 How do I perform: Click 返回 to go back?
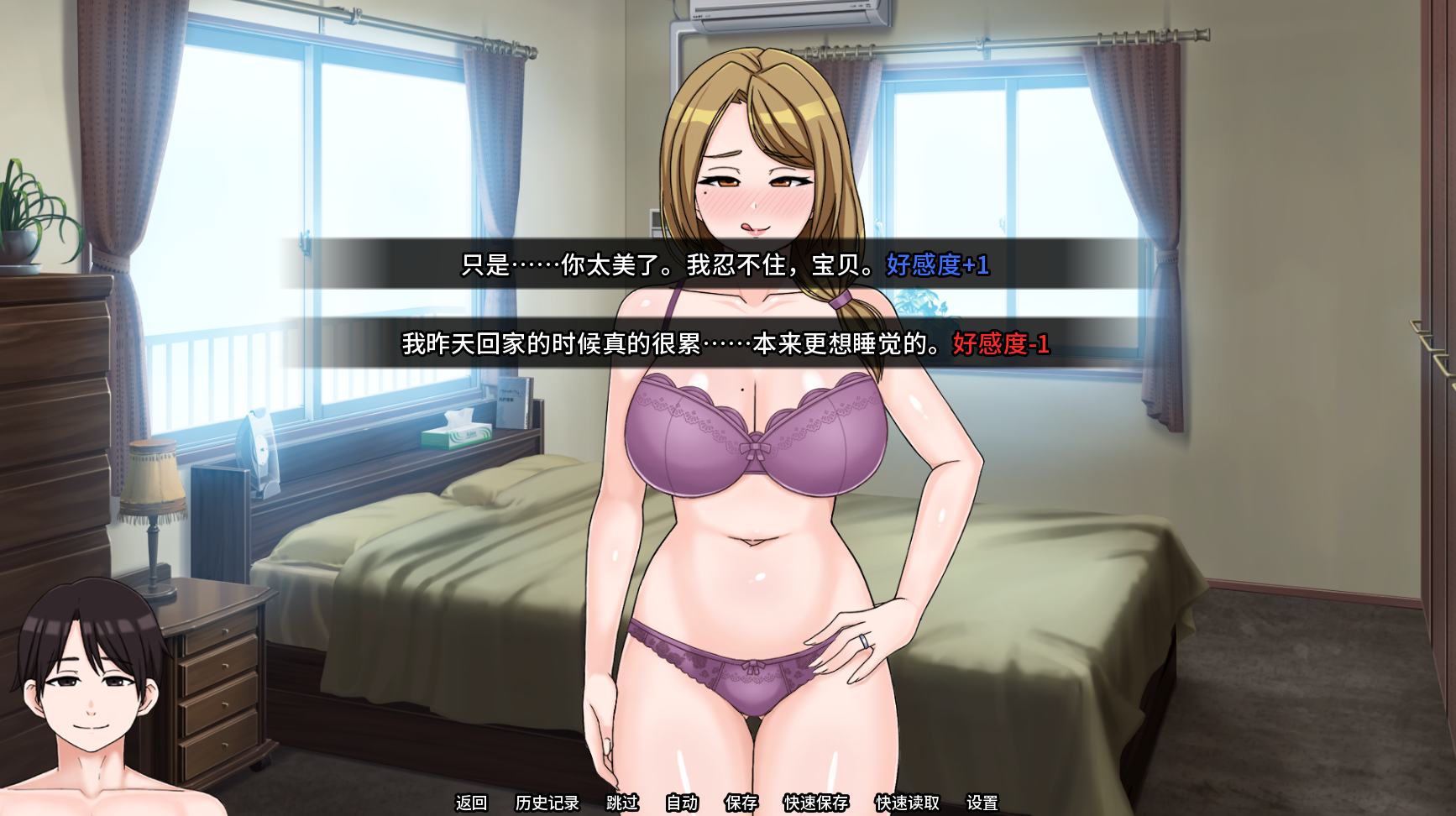pos(471,803)
